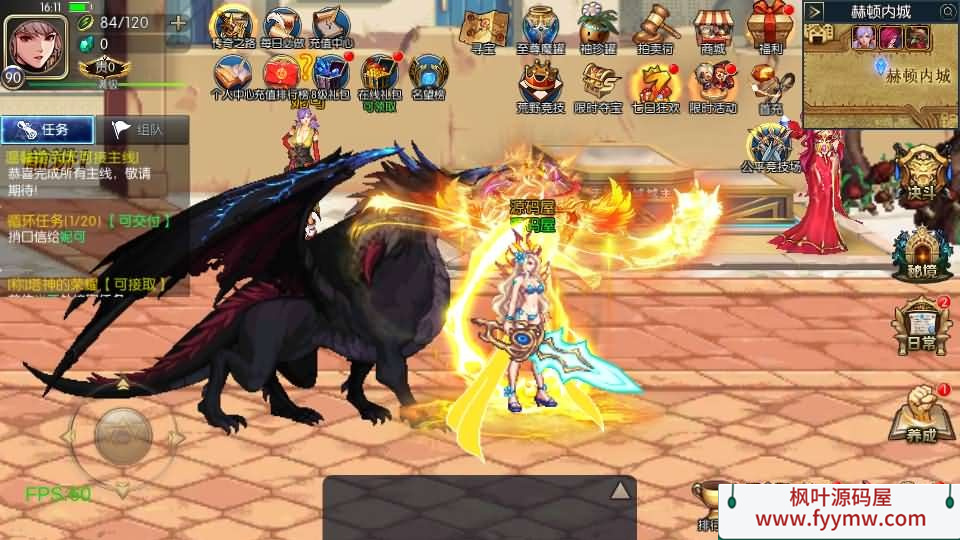Open the 商城 shop
This screenshot has height=540, width=960.
713,29
